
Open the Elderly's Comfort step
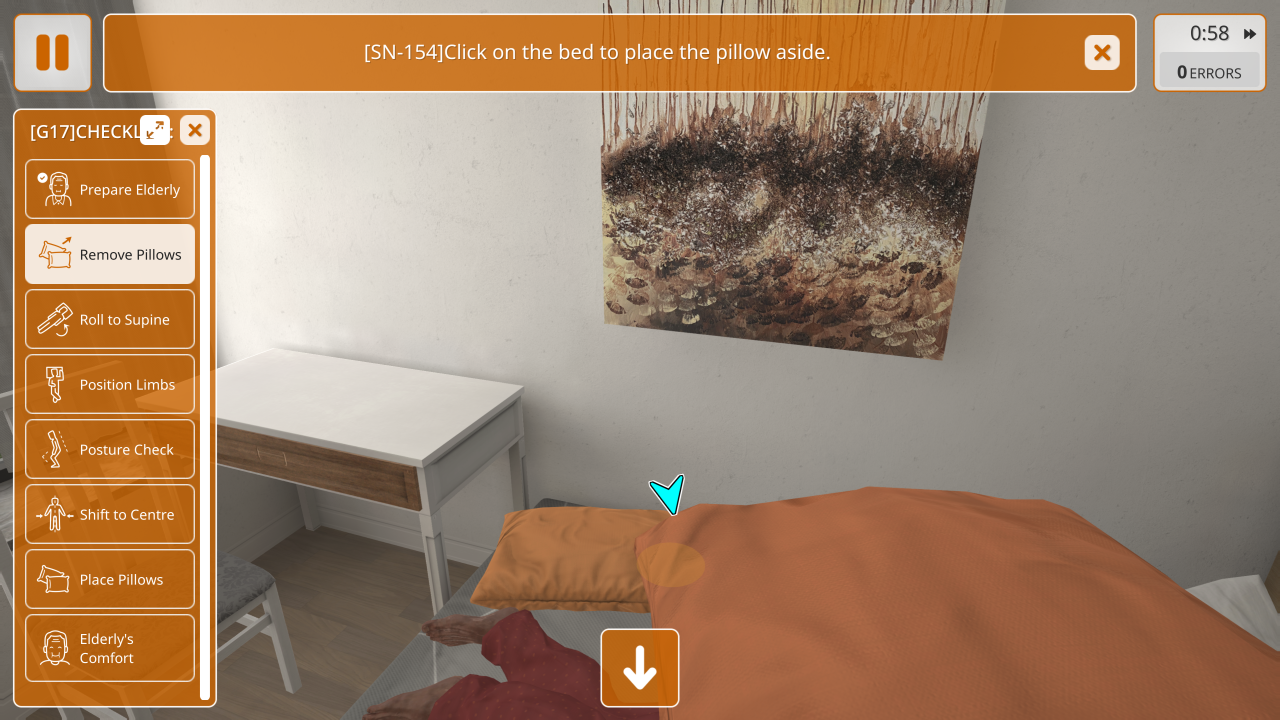coord(110,648)
